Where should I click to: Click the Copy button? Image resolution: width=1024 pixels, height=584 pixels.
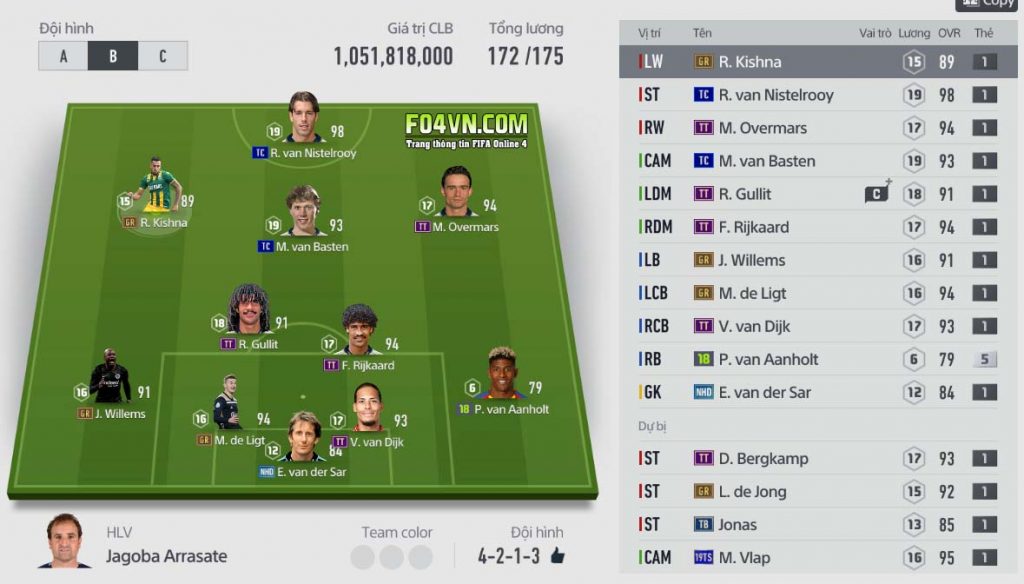(x=988, y=4)
